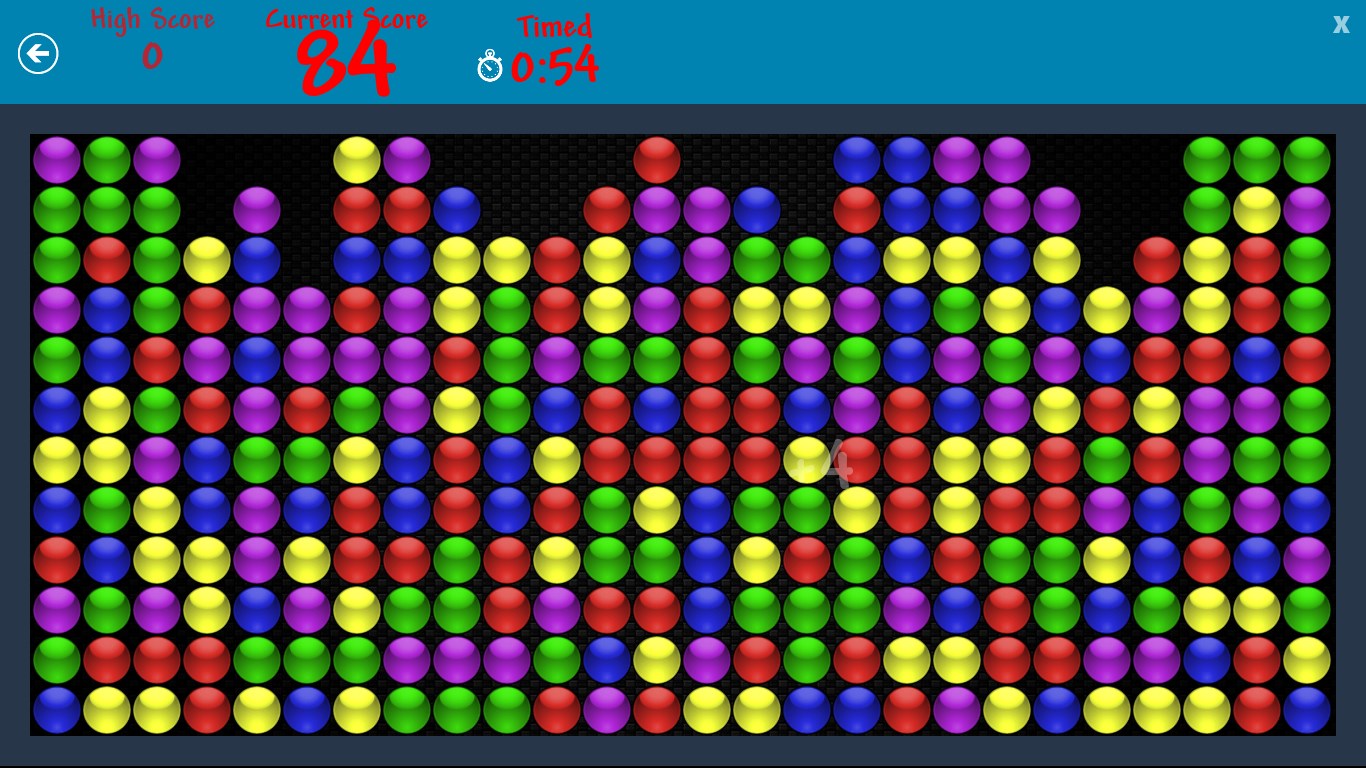Pop a purple bubble in the top-left corner

(x=56, y=159)
